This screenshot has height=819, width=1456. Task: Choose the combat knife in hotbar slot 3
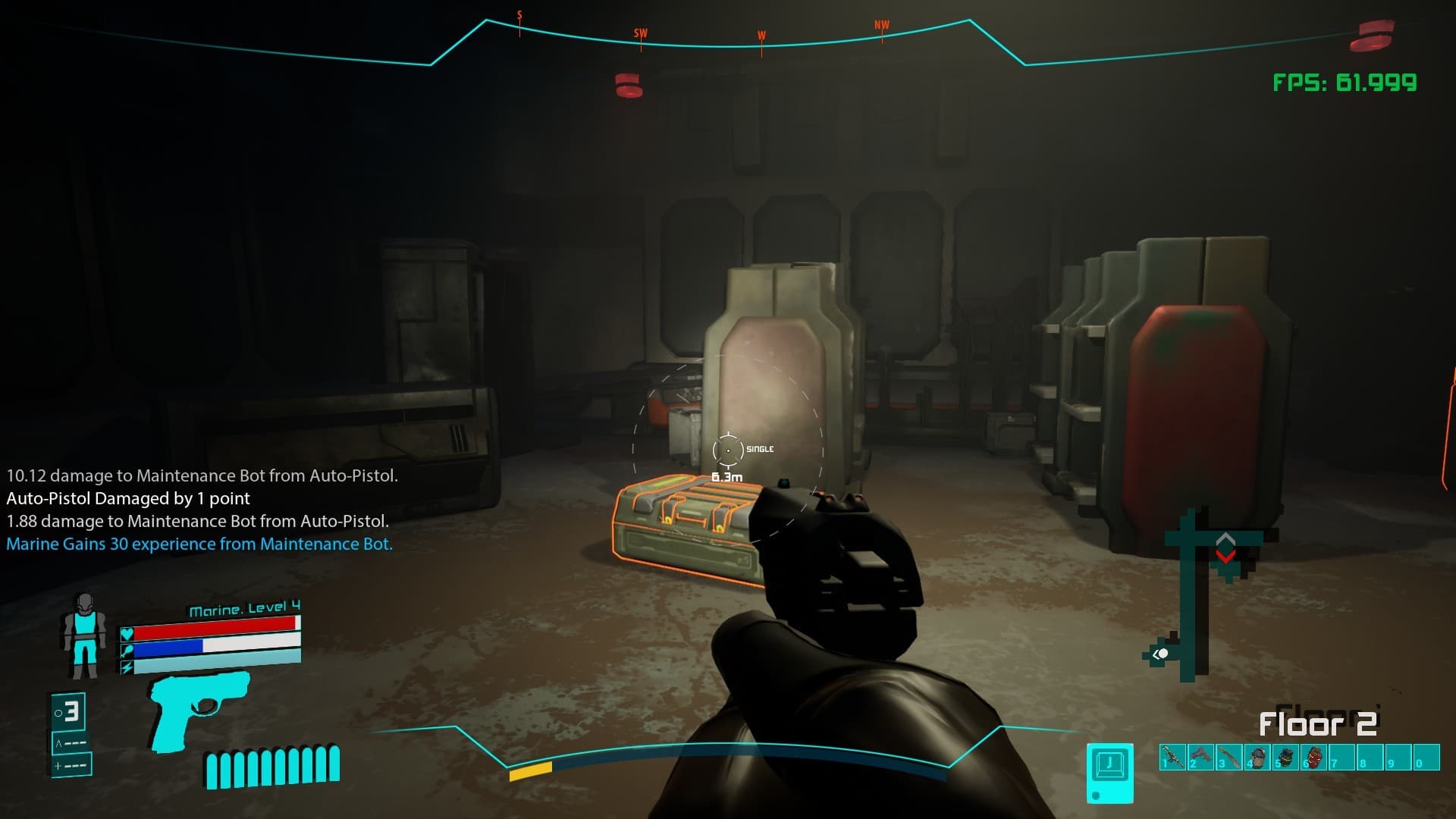[1229, 757]
